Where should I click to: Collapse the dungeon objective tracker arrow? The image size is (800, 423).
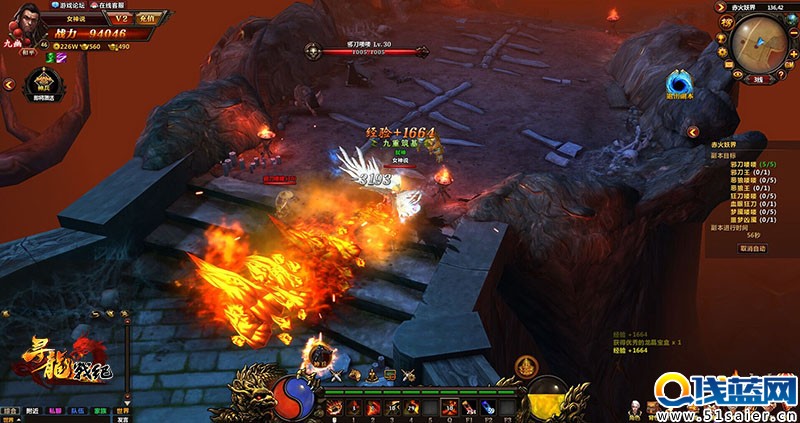[691, 132]
